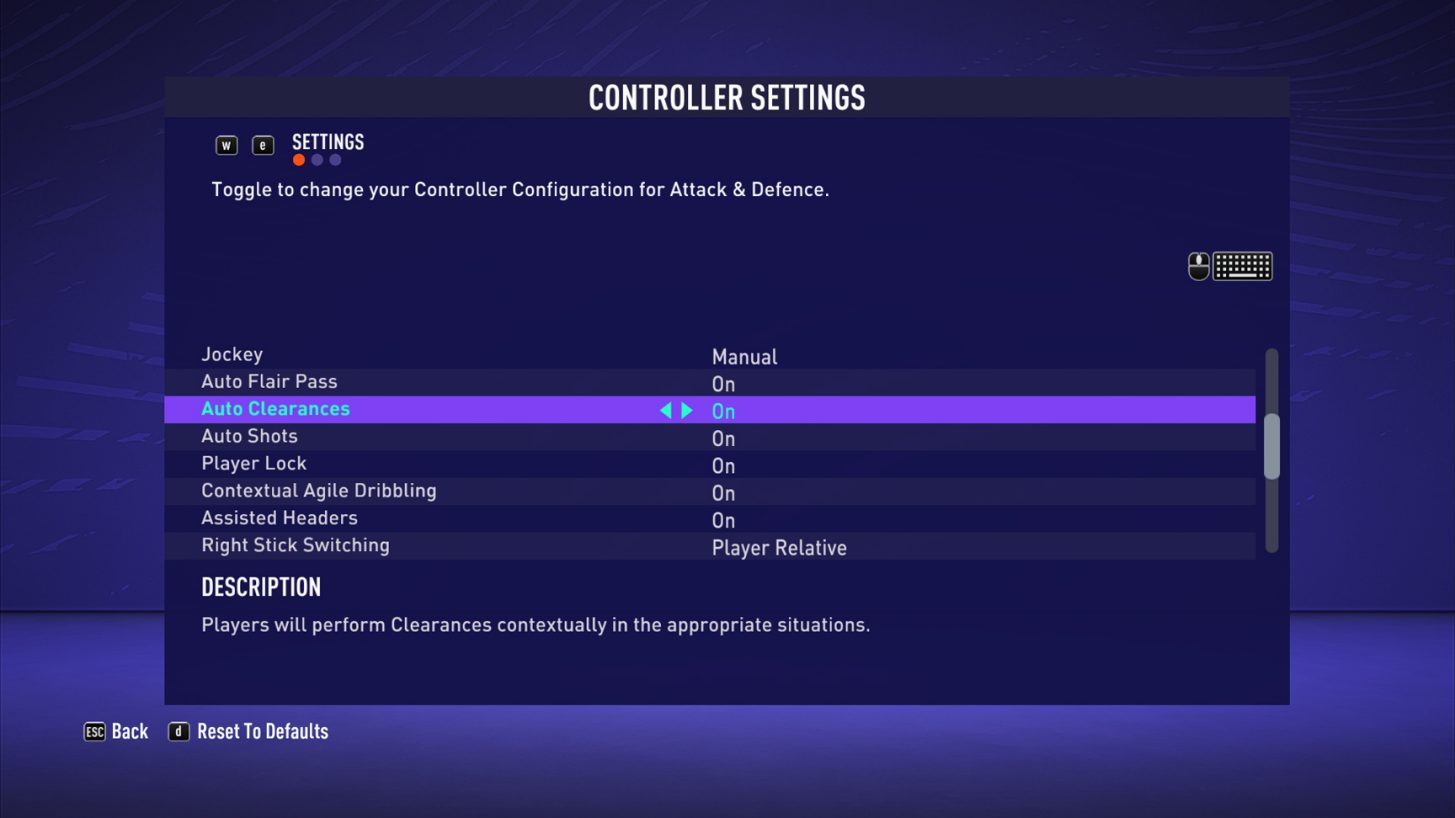Click the D key icon beside Reset To Defaults
Screen dimensions: 1455x818
(x=178, y=731)
